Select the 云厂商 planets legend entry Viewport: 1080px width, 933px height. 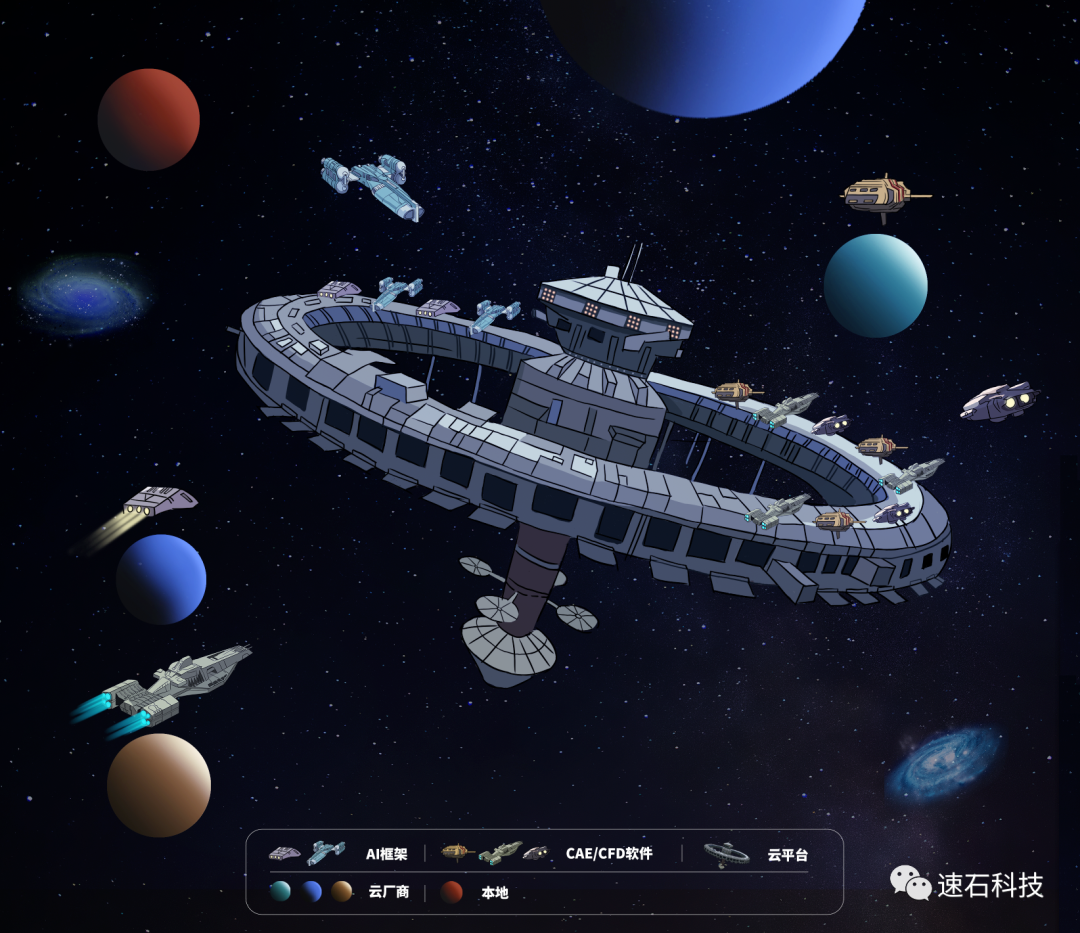[x=388, y=892]
